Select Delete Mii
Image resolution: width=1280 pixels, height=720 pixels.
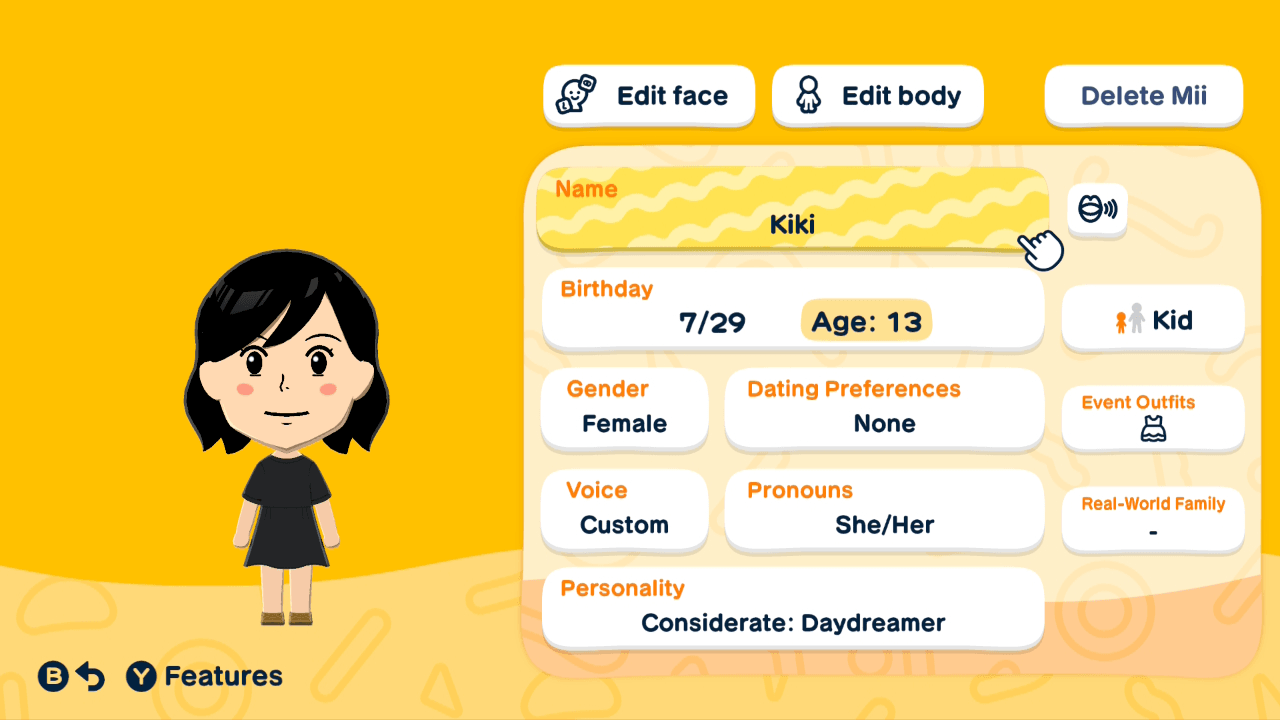[x=1143, y=95]
